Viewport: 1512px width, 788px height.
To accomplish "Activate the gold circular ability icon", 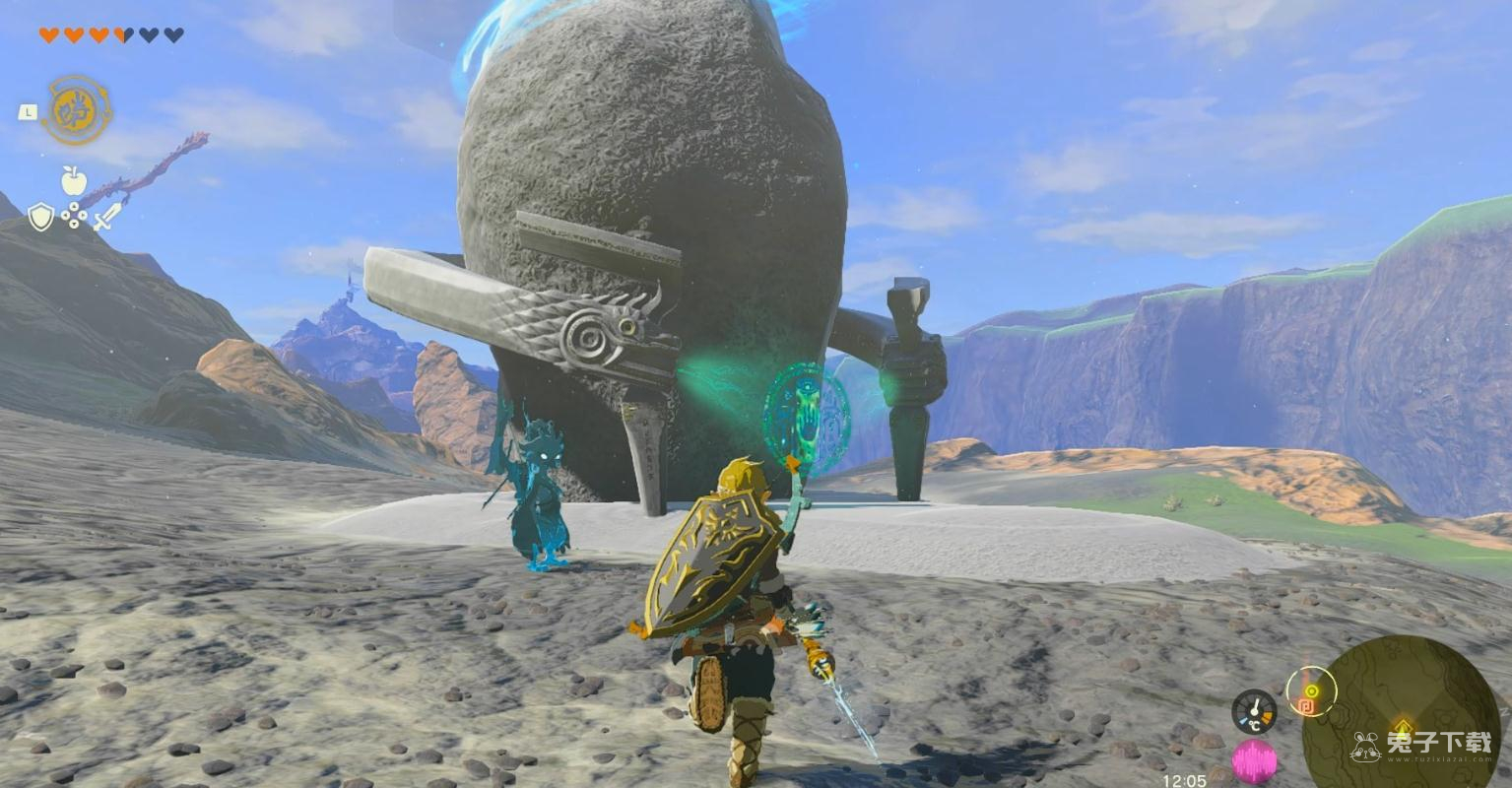I will (x=76, y=110).
